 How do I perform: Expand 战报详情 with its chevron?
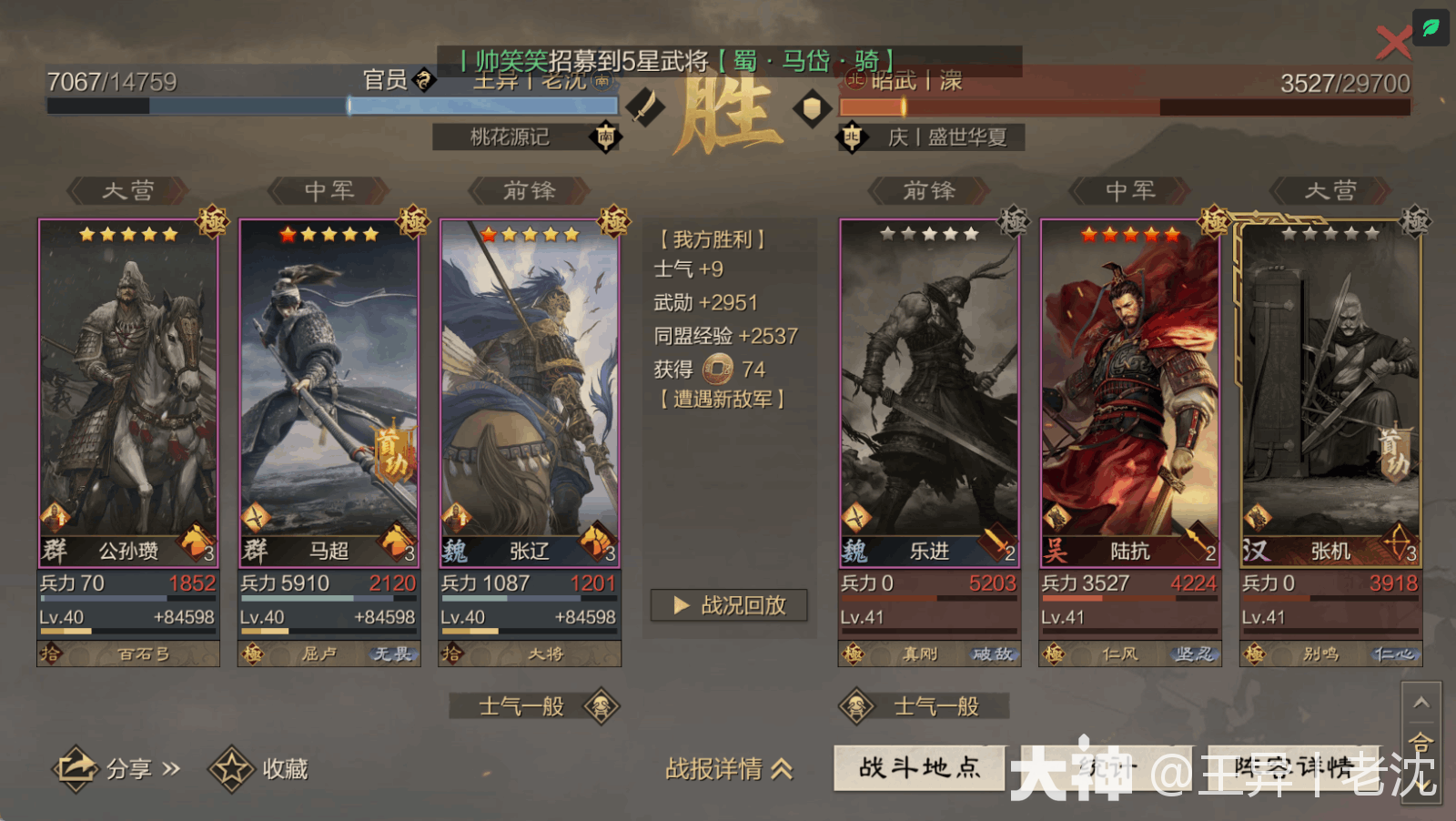tap(728, 769)
